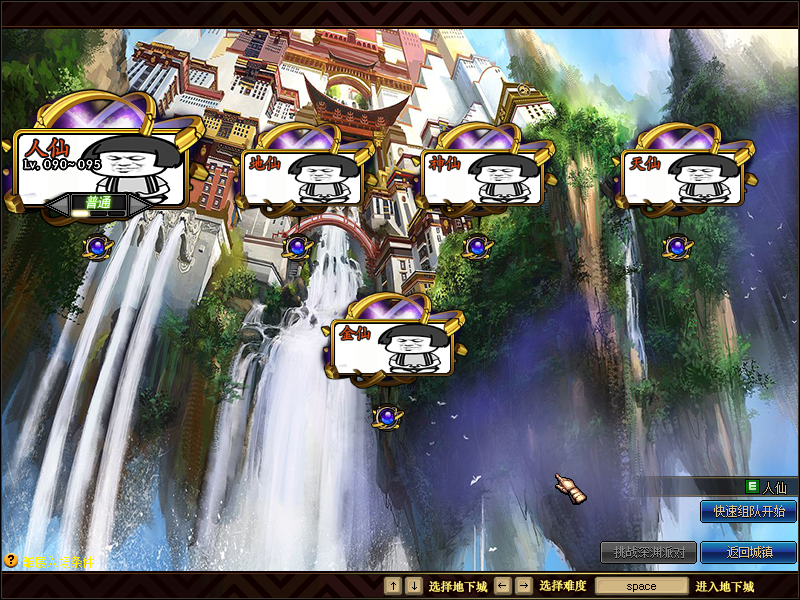Click the purple orb under 金仙
This screenshot has width=800, height=600.
[387, 416]
